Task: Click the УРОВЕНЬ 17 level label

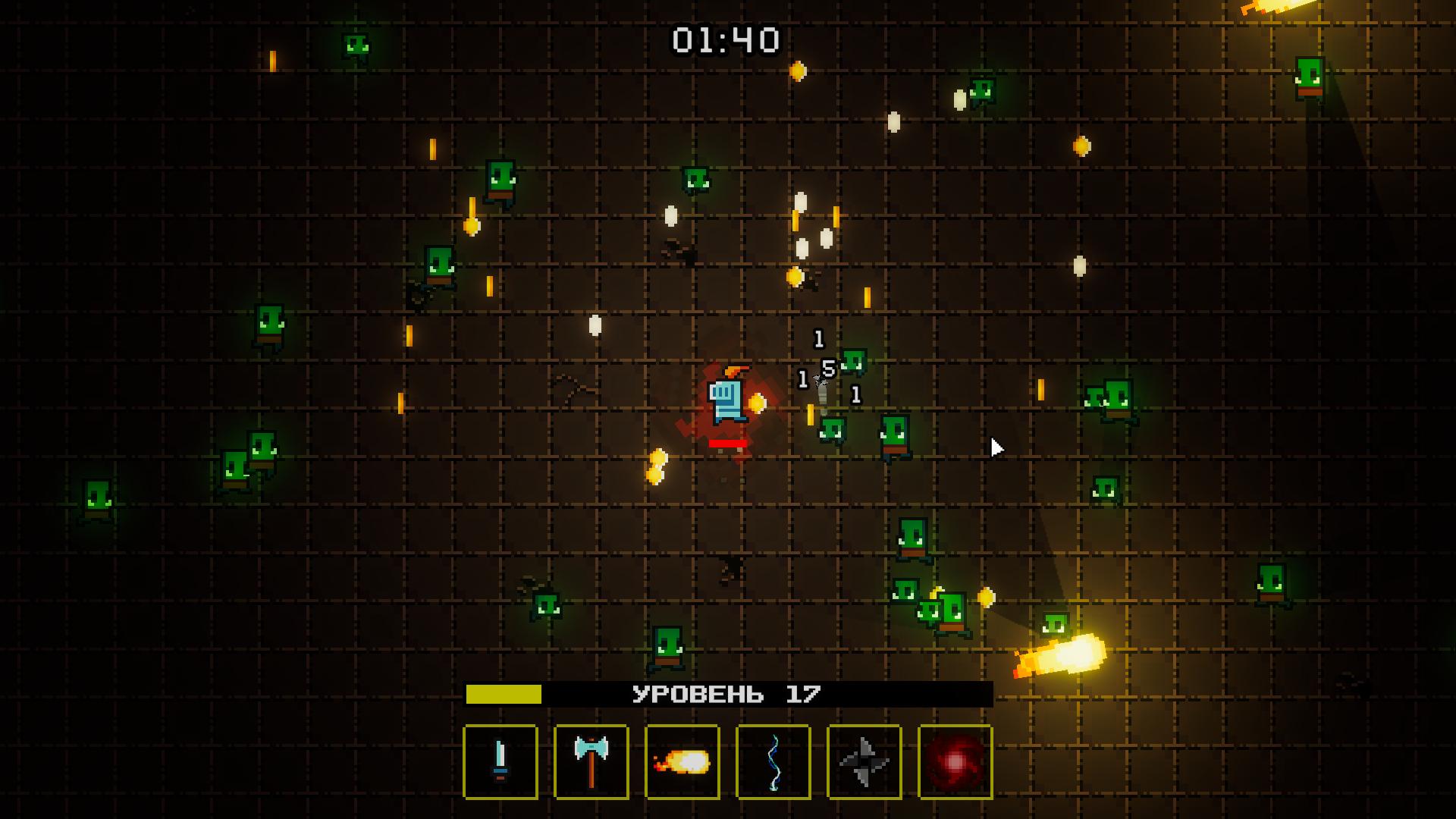Action: (x=726, y=692)
